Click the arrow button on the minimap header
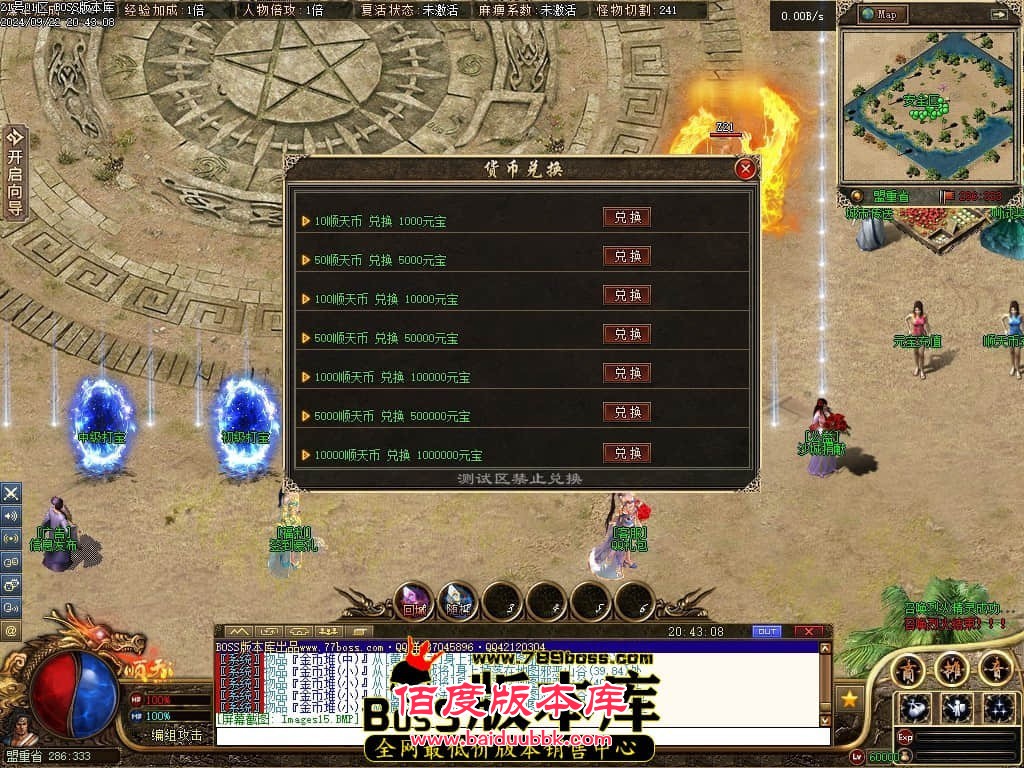Viewport: 1024px width, 768px height. click(x=998, y=14)
